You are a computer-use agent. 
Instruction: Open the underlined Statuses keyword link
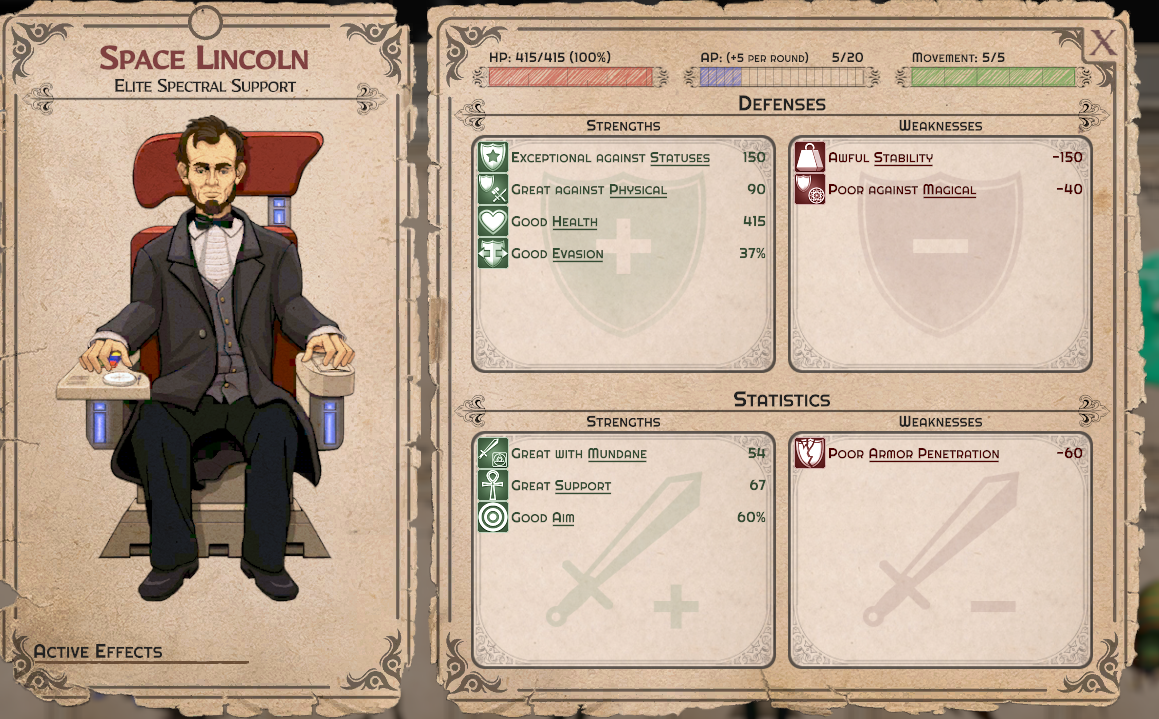[x=680, y=158]
